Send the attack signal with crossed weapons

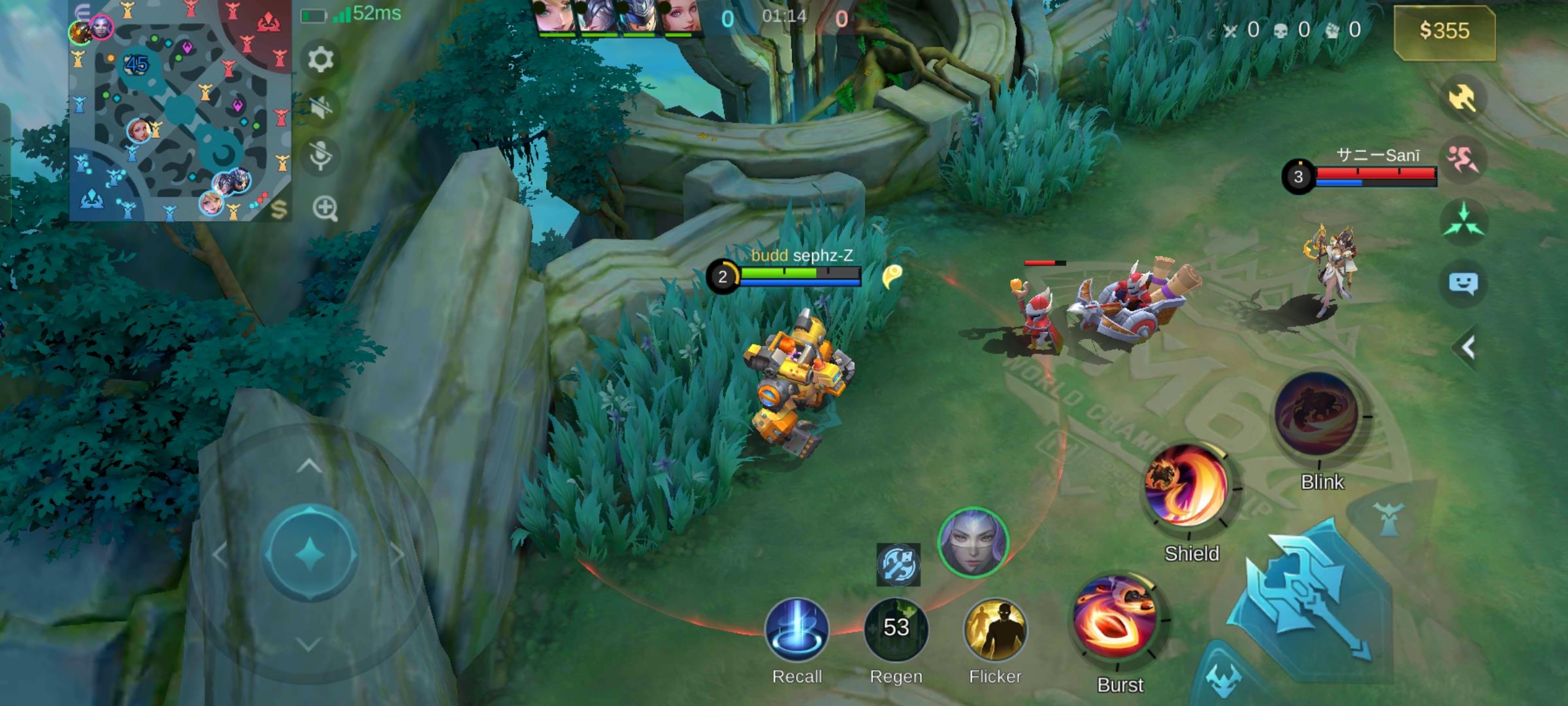[1463, 99]
